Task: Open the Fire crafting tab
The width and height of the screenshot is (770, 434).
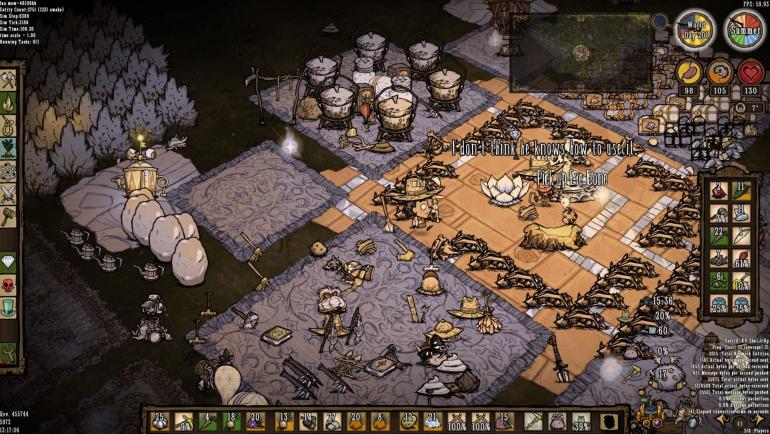Action: (8, 104)
